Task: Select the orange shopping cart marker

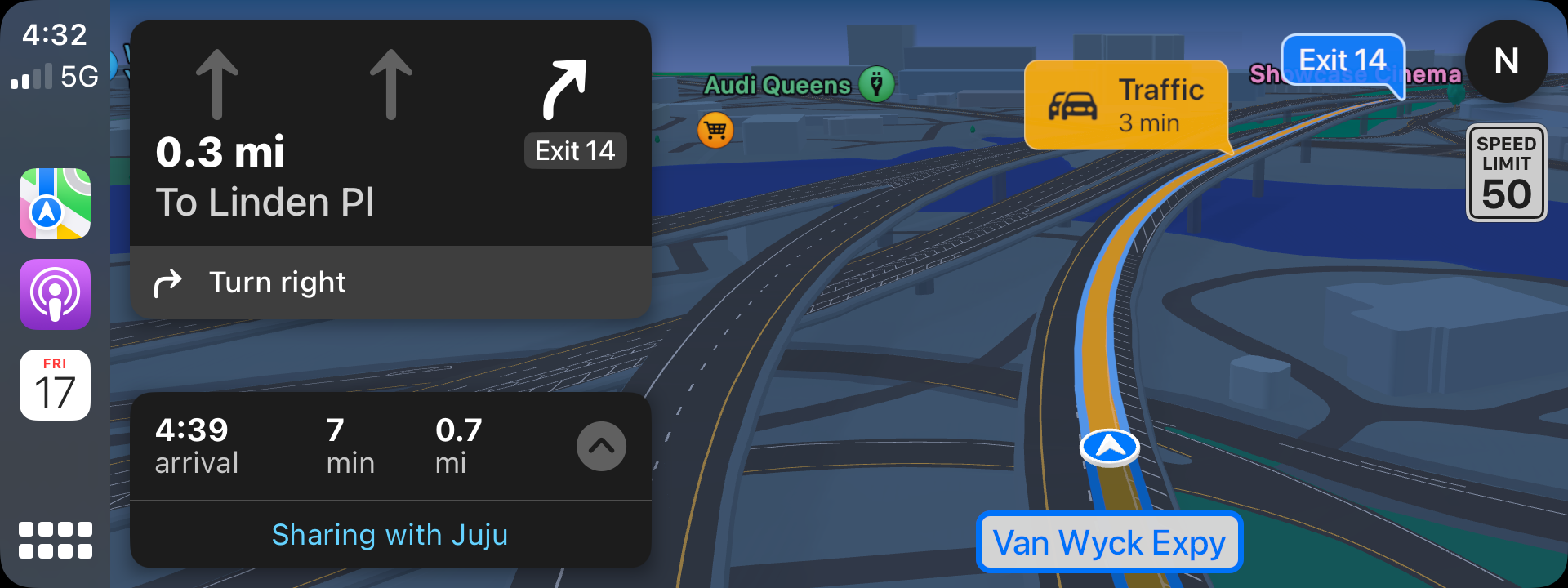Action: 715,130
